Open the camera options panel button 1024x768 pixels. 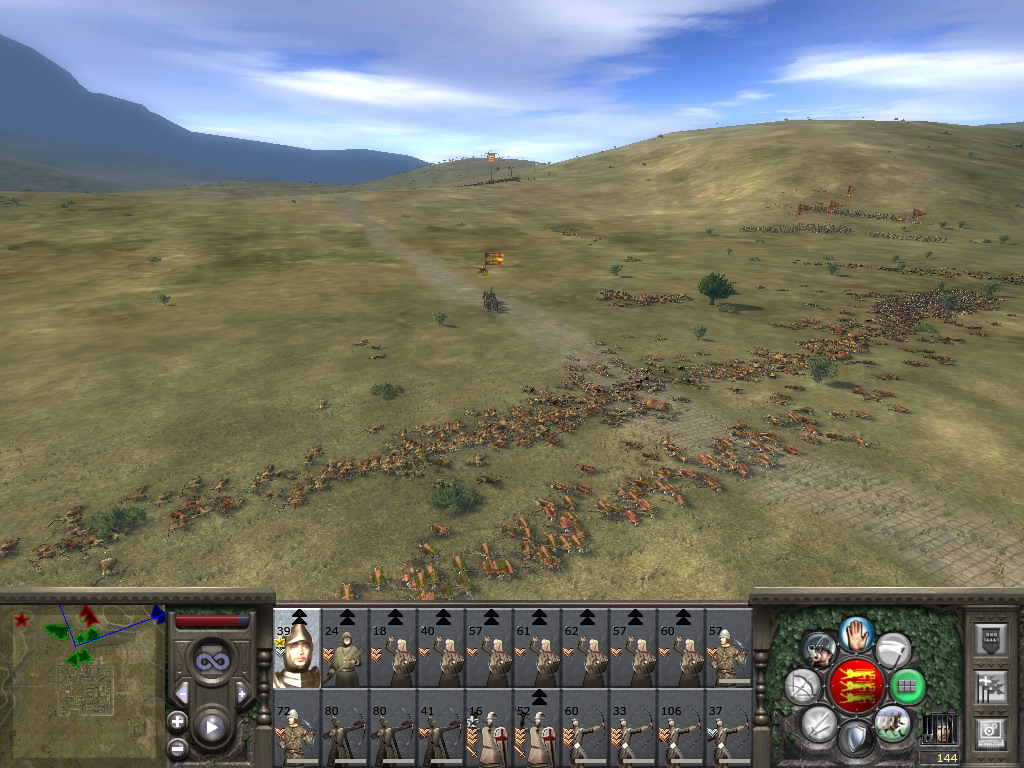tap(990, 731)
